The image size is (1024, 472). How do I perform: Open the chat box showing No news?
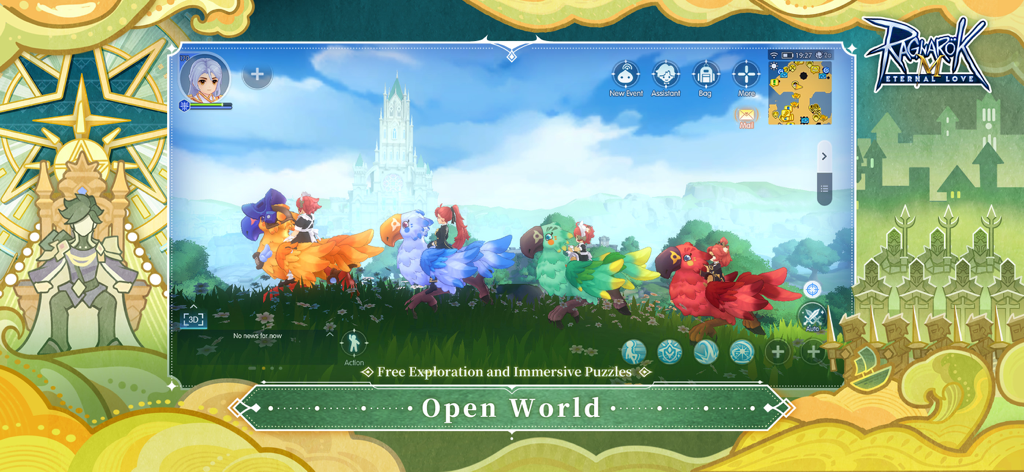pos(258,336)
